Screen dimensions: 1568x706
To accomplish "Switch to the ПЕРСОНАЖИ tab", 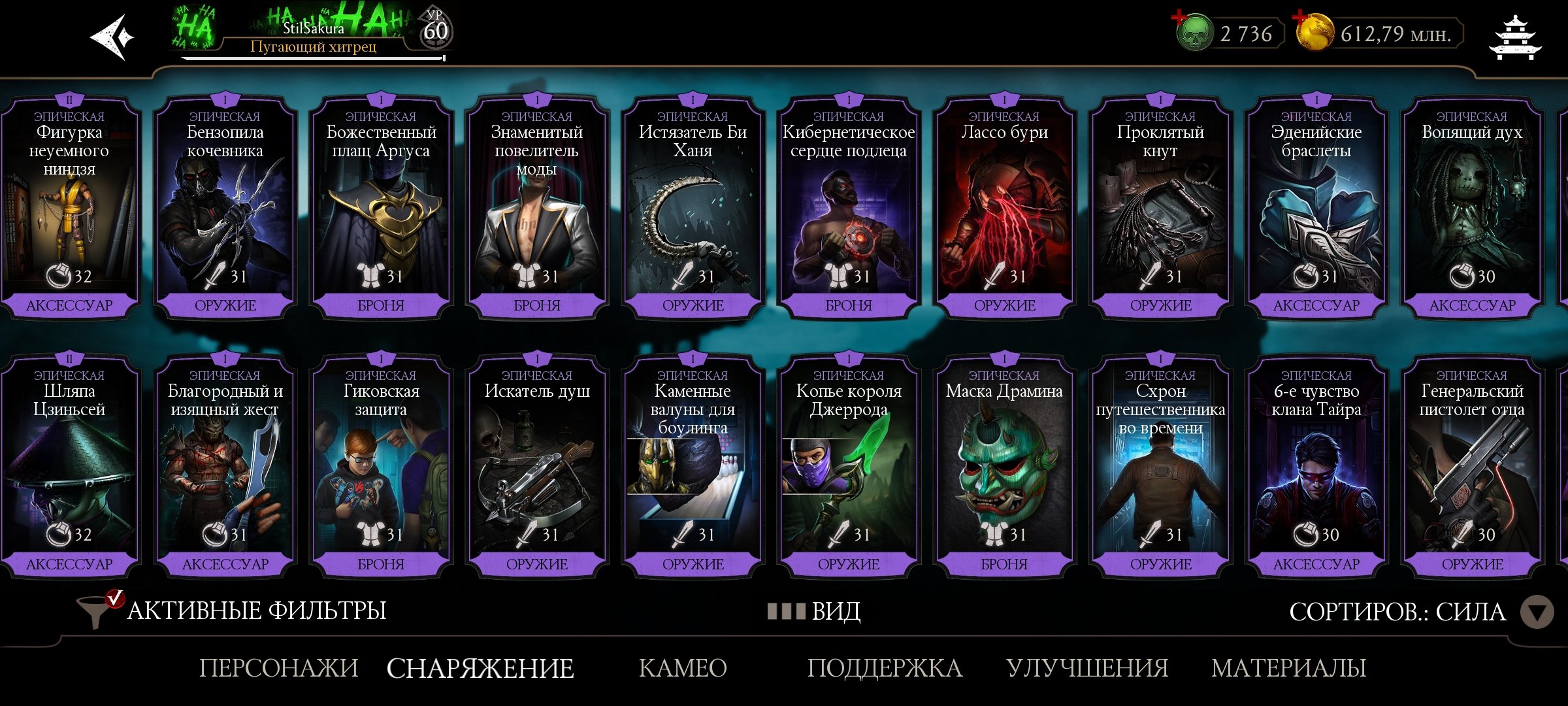I will point(280,668).
